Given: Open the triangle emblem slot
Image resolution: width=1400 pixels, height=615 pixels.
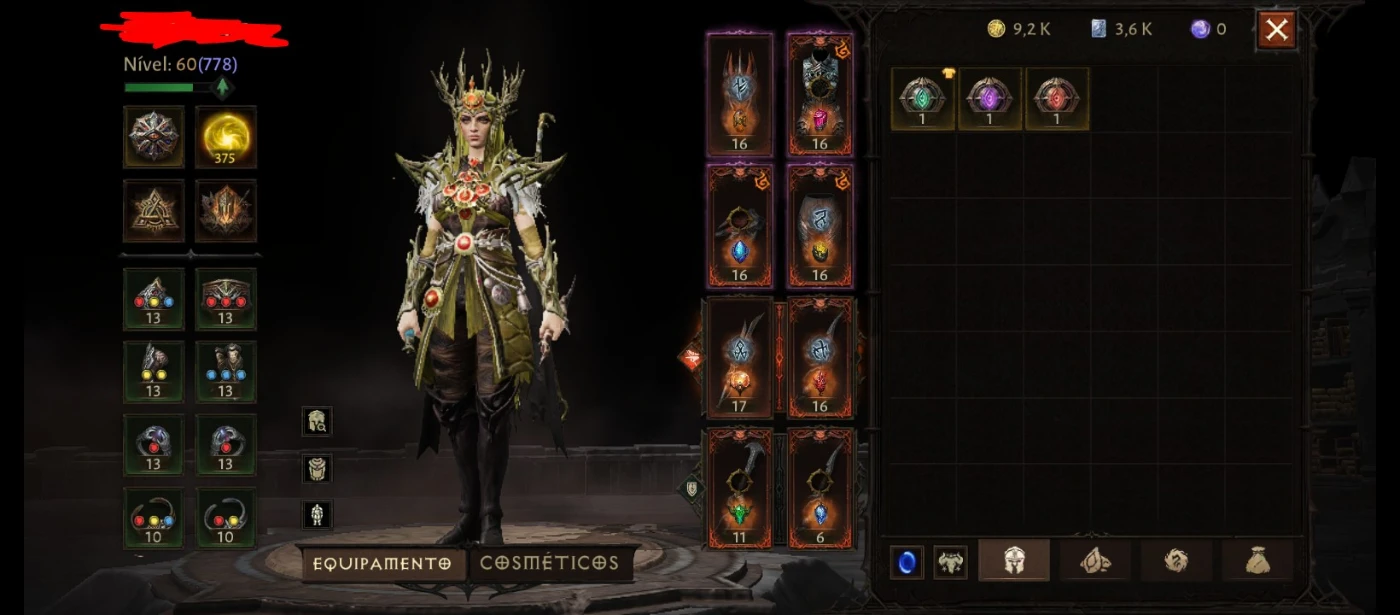Looking at the screenshot, I should [154, 211].
